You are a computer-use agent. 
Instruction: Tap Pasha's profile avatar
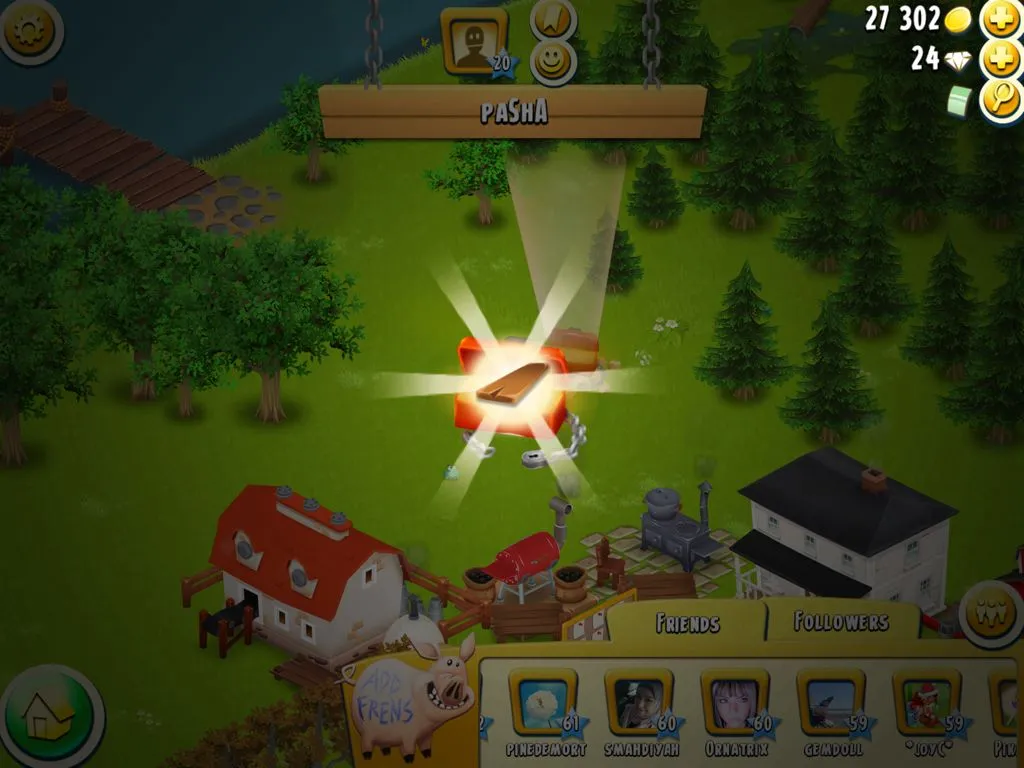[473, 41]
